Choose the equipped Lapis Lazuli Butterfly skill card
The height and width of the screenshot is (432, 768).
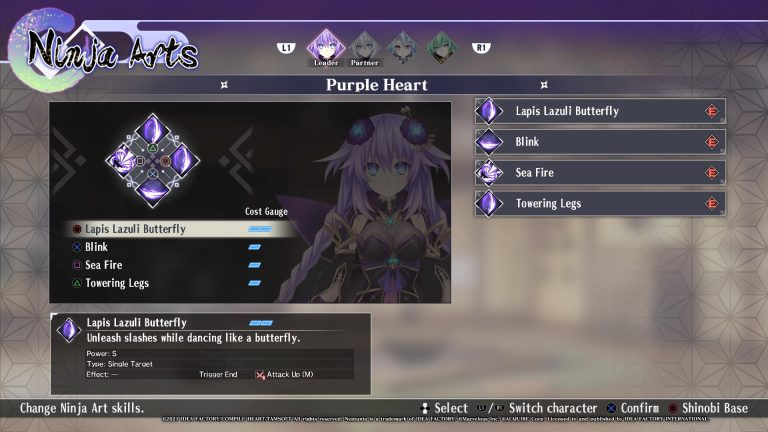pos(600,111)
